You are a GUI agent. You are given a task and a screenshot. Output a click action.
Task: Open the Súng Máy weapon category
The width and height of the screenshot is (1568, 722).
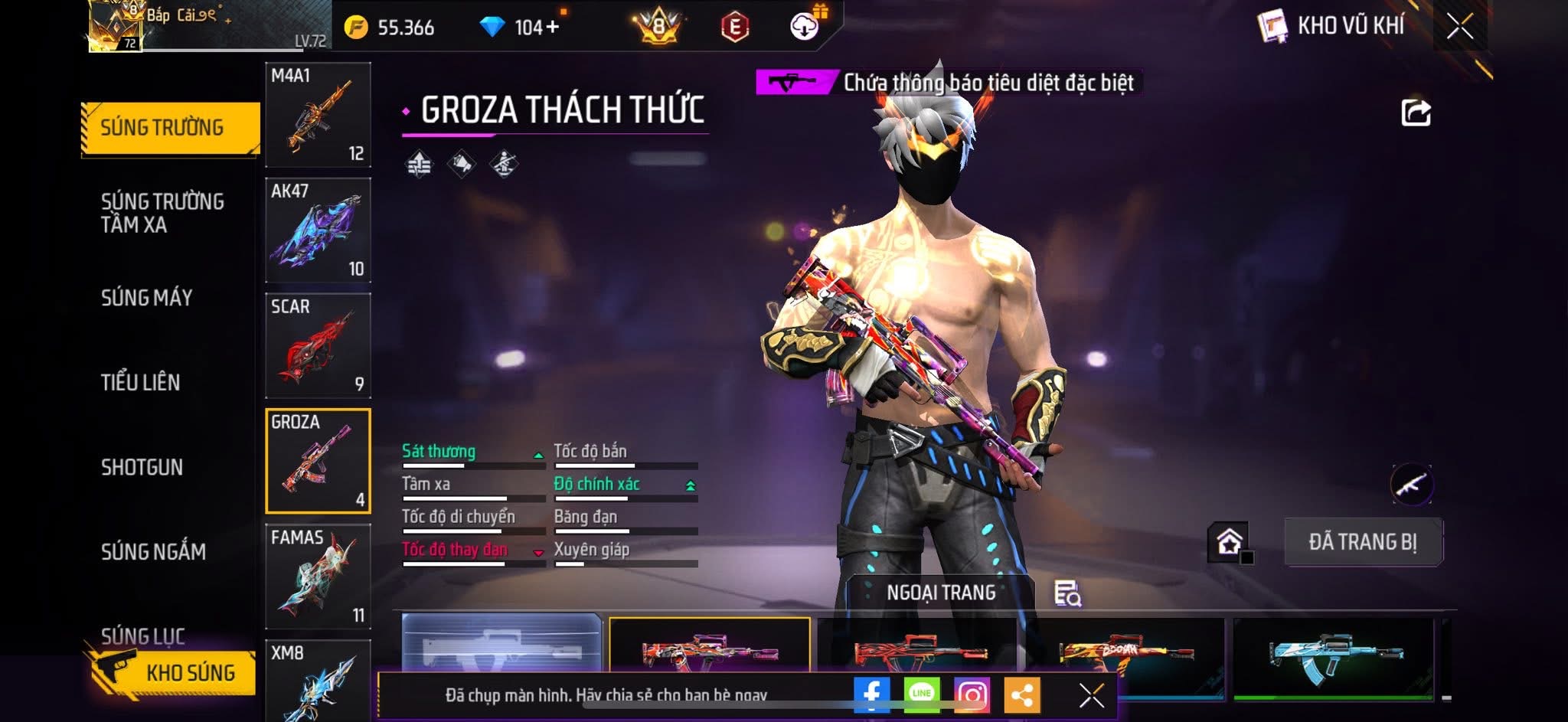(x=147, y=298)
